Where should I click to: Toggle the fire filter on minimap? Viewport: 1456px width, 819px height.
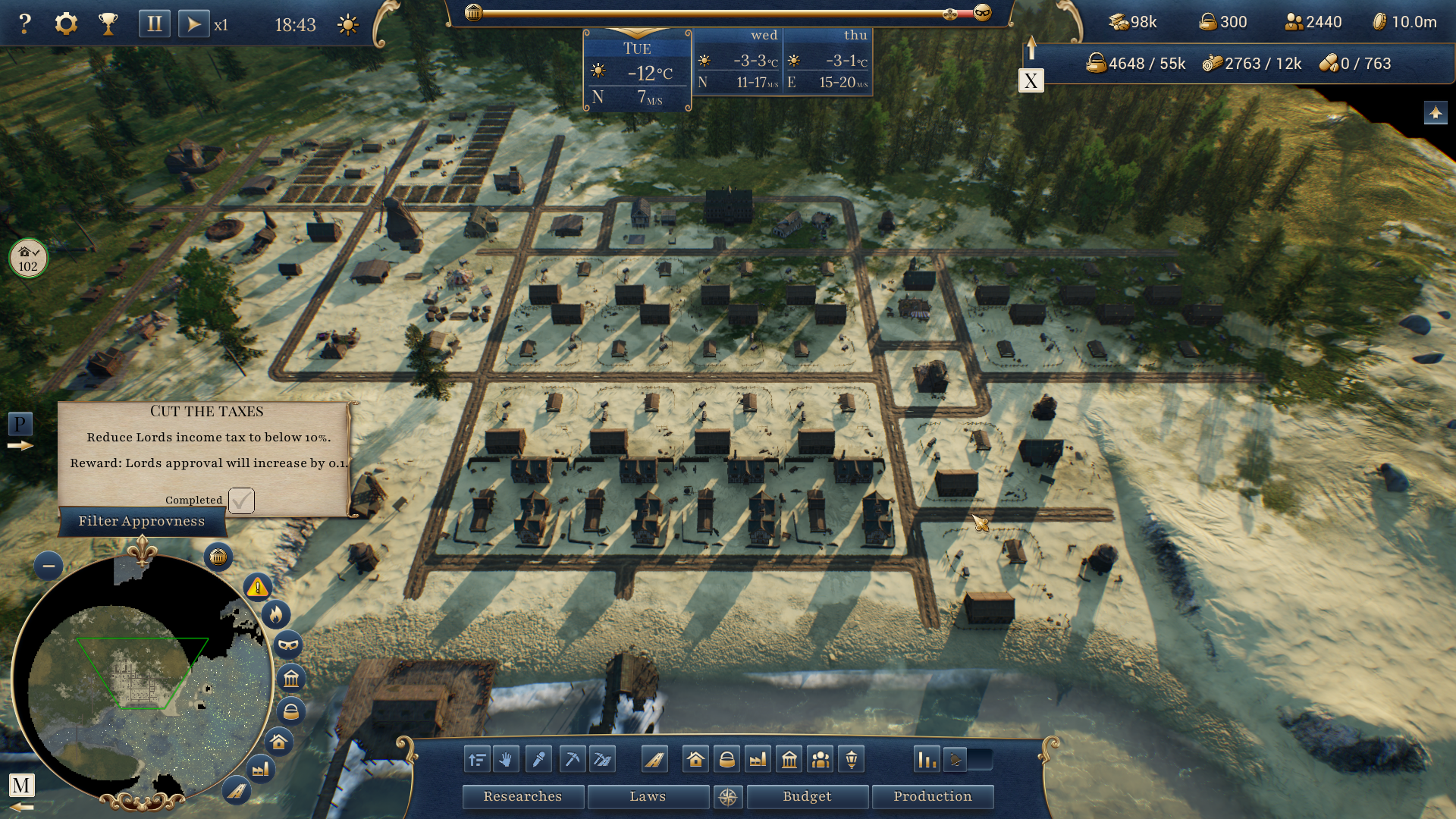pos(276,614)
